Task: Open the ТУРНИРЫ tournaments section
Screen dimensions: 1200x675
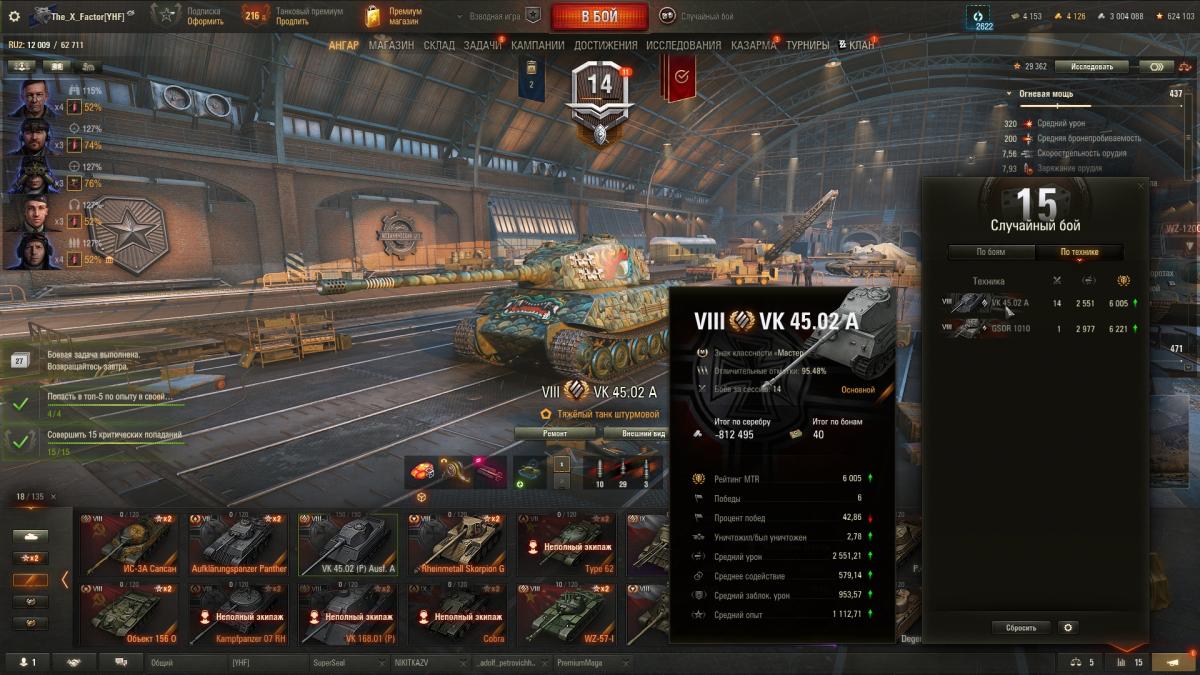Action: point(807,45)
